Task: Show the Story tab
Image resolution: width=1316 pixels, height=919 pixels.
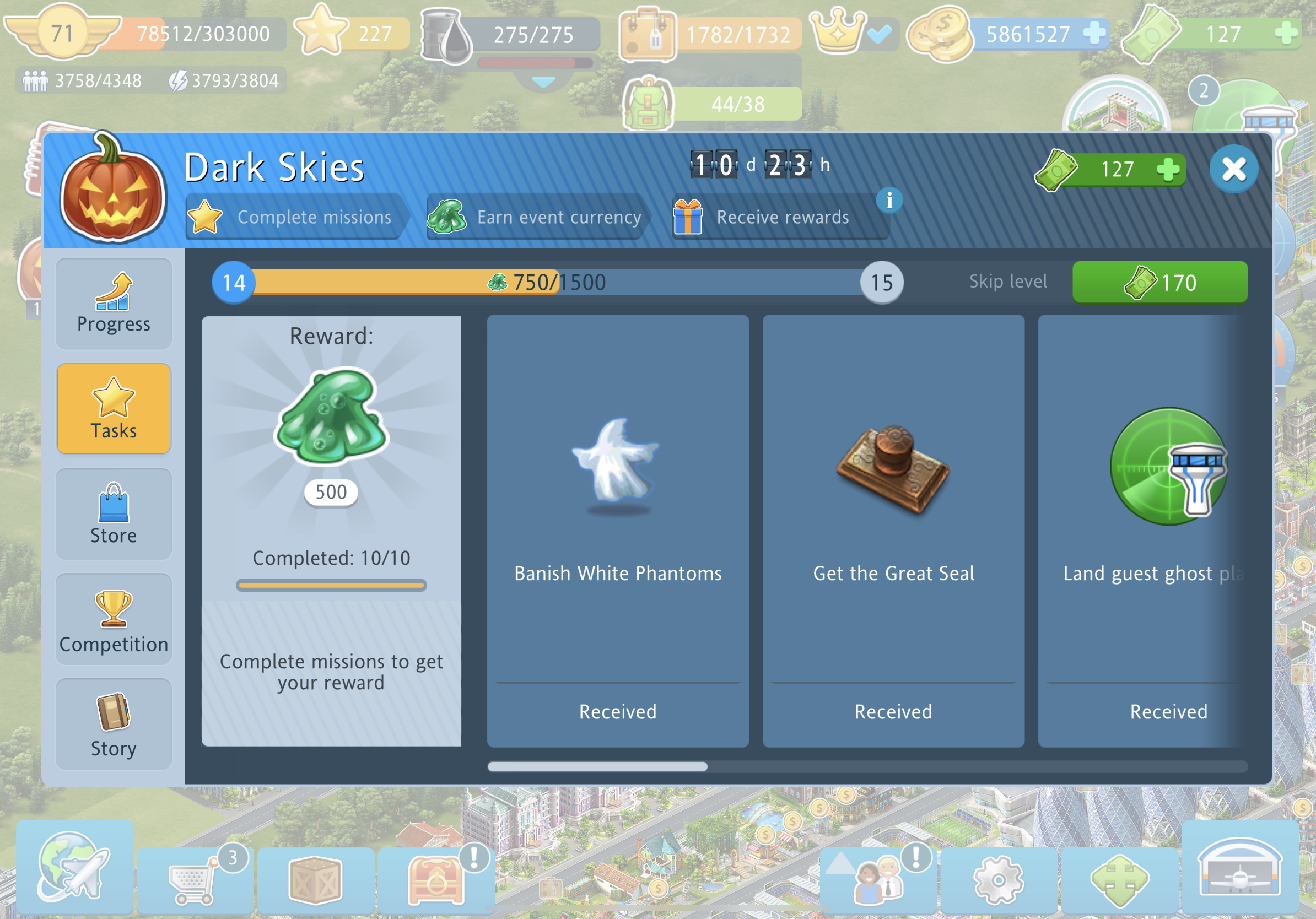Action: coord(114,724)
